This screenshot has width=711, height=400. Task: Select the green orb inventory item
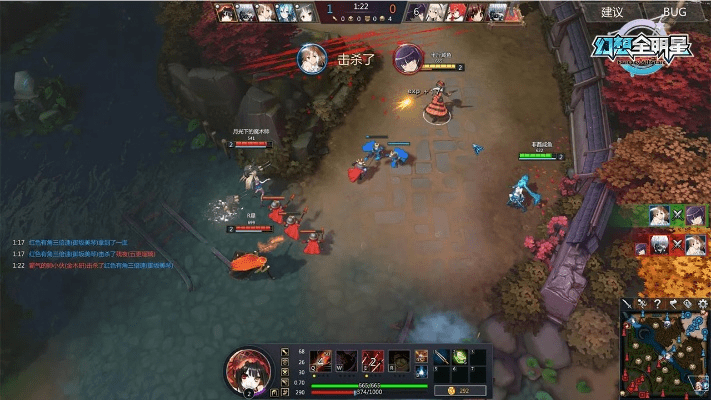pos(460,356)
